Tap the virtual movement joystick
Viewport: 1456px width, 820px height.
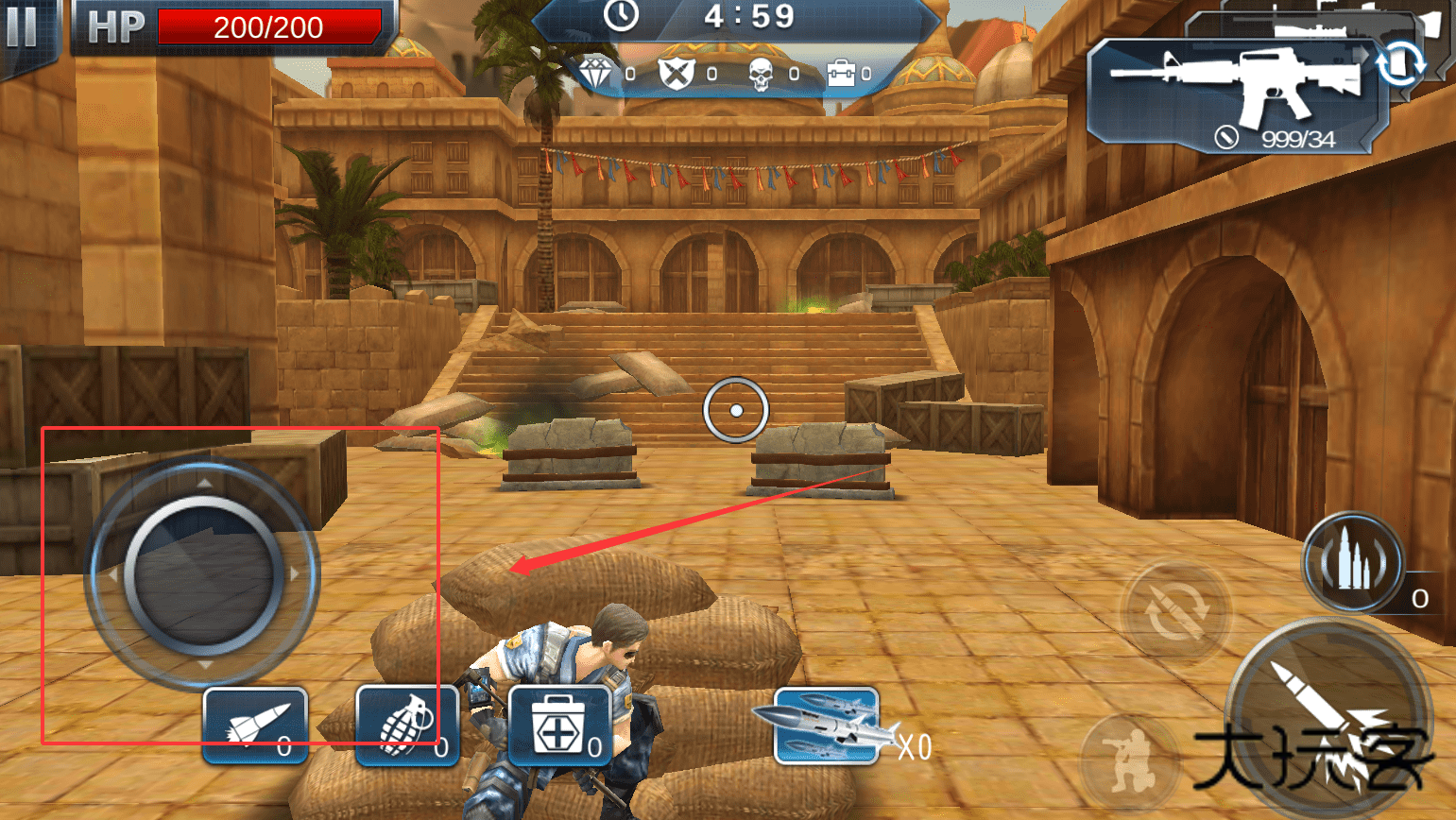coord(204,573)
